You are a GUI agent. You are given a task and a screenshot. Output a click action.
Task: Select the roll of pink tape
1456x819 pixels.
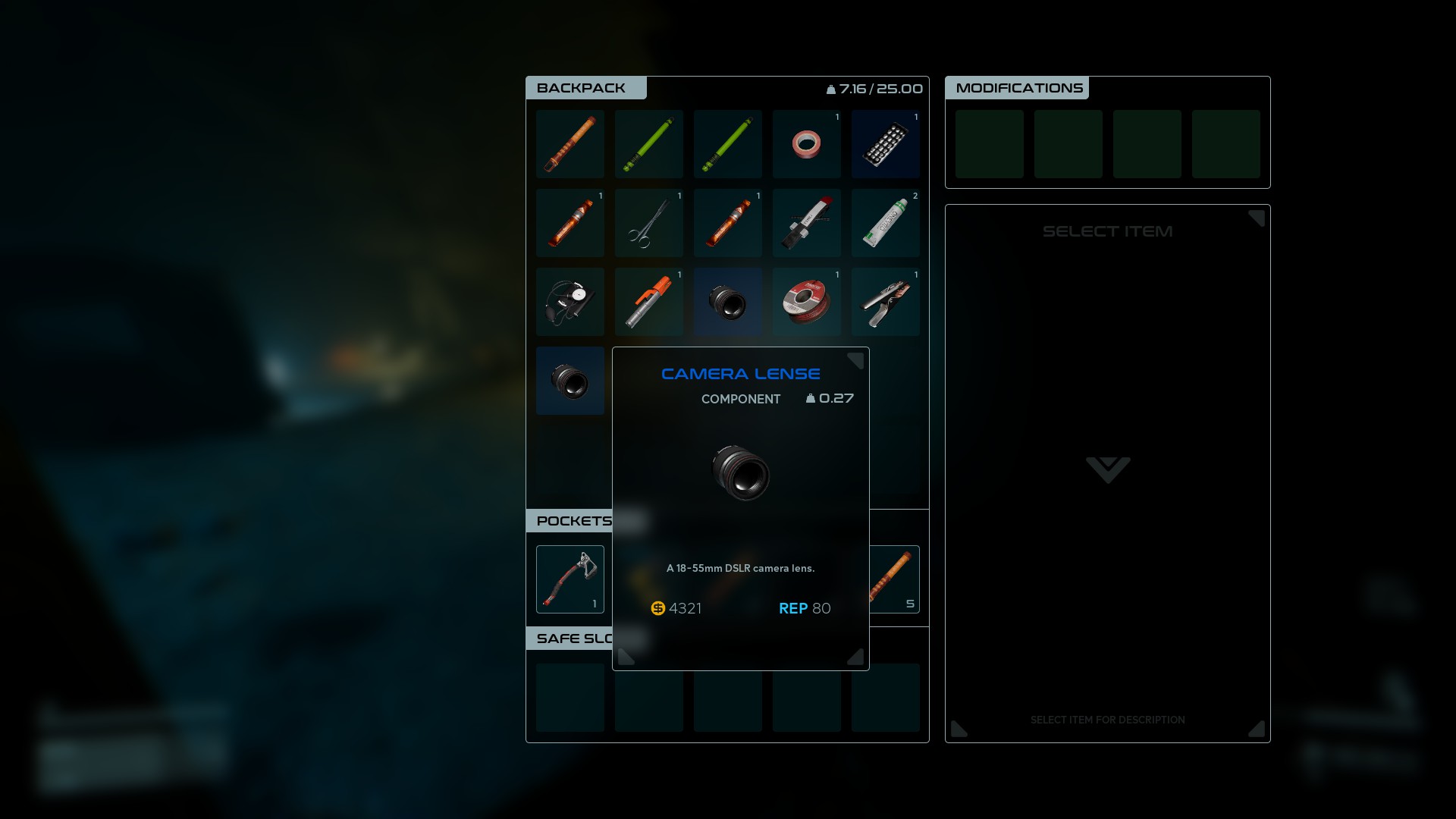point(807,144)
